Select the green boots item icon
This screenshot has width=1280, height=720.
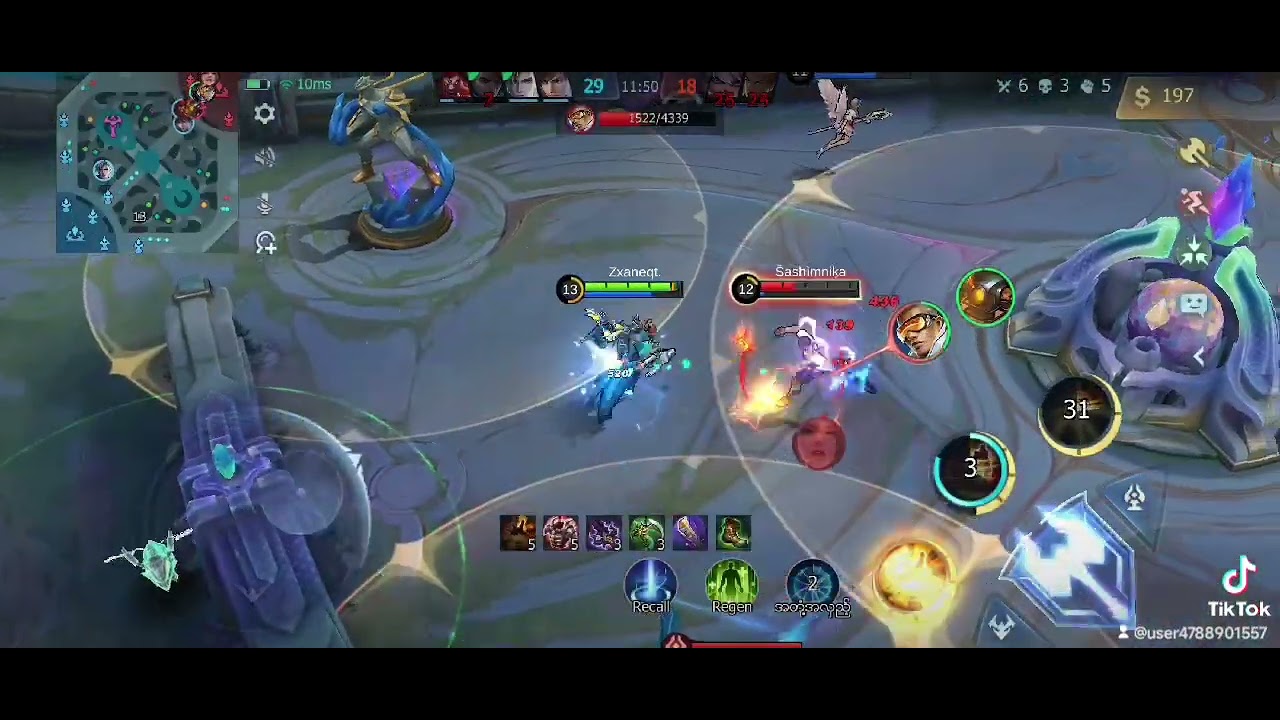point(733,533)
